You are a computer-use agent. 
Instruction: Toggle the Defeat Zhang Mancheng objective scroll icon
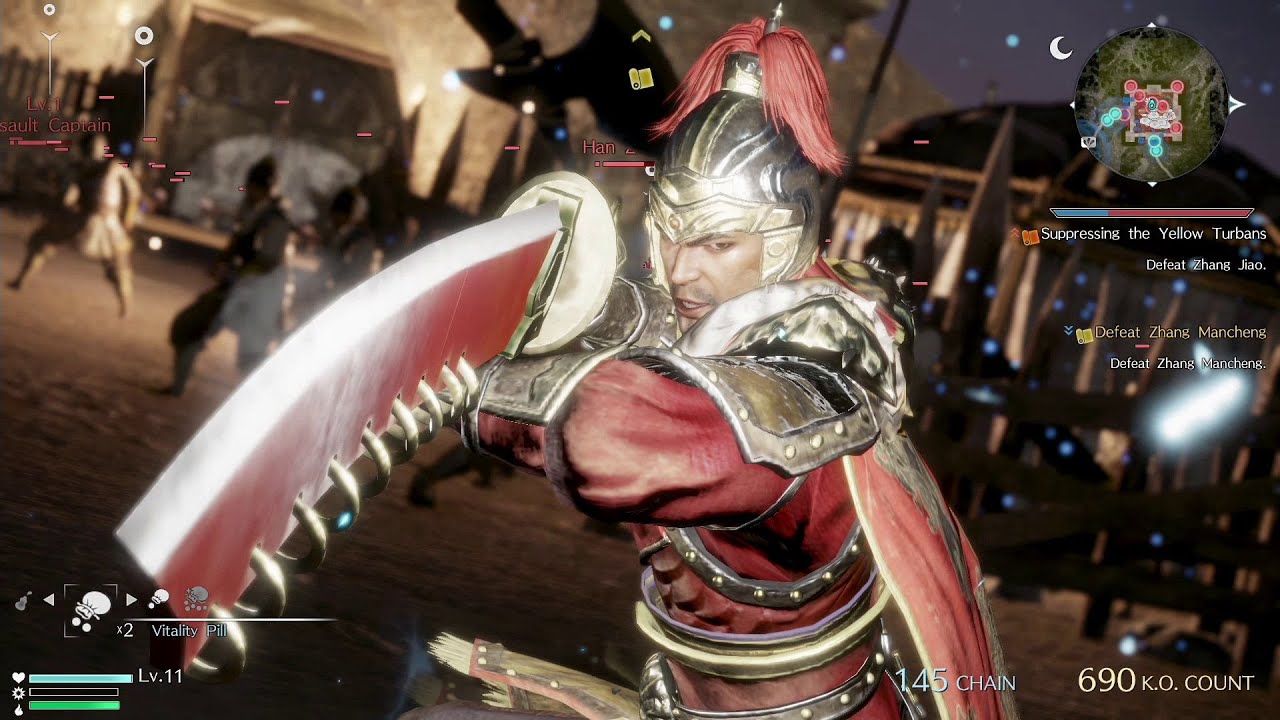pyautogui.click(x=1083, y=335)
